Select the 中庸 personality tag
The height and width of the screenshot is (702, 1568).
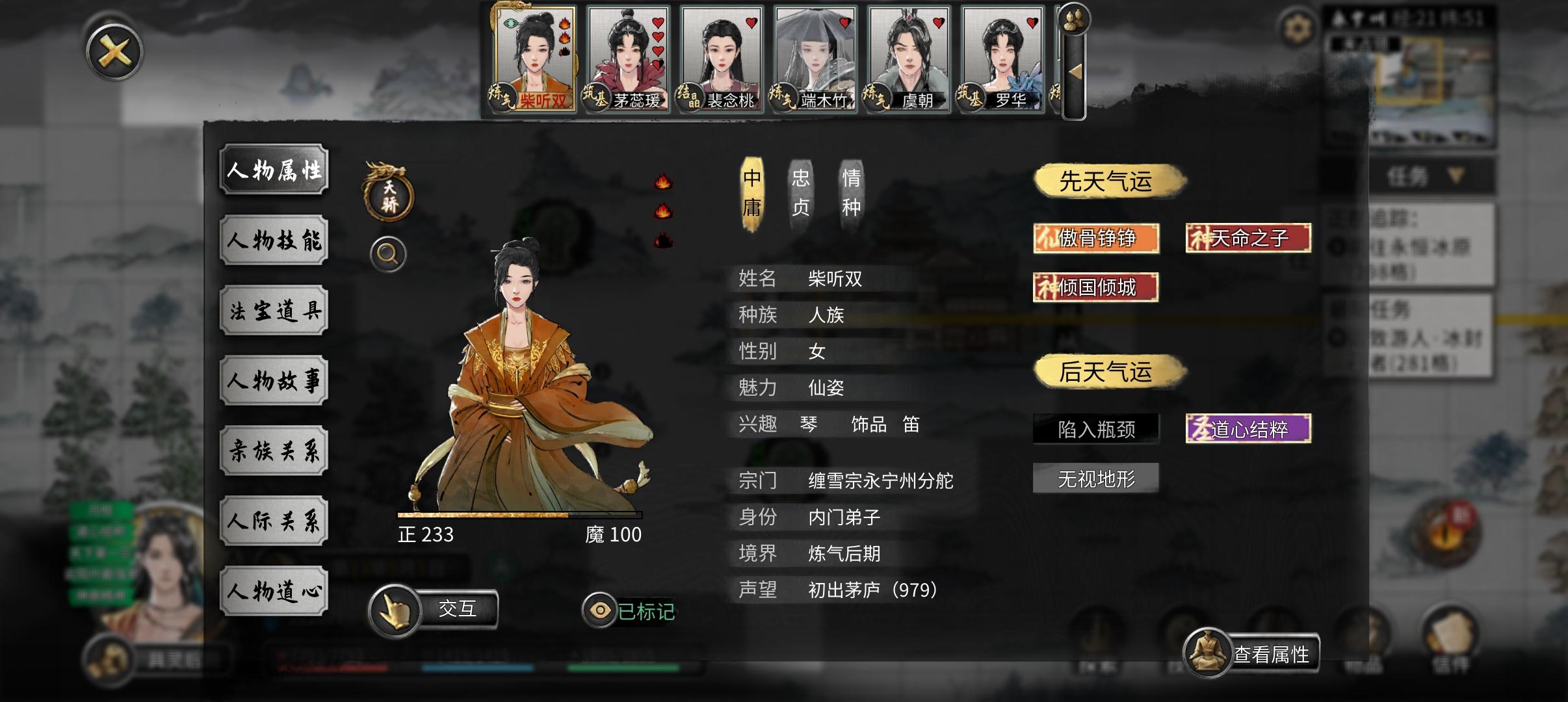[753, 190]
